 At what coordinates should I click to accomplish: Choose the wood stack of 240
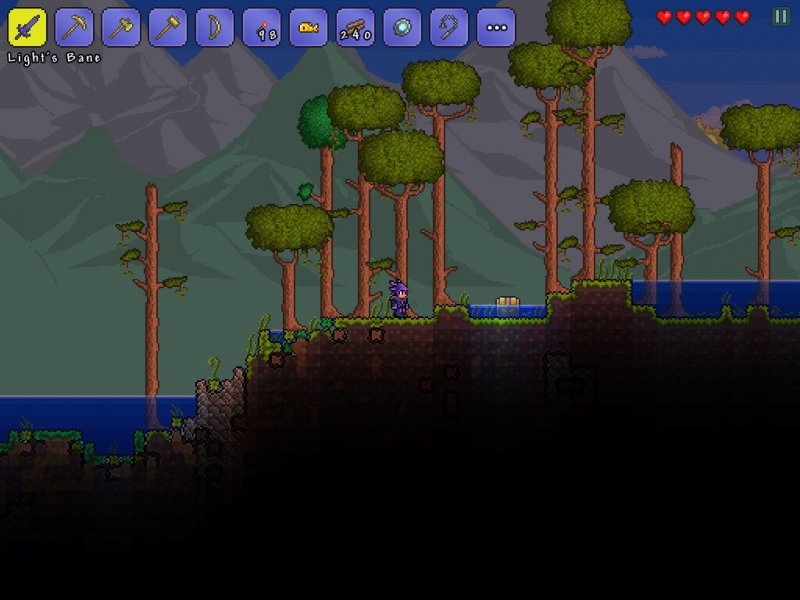355,27
